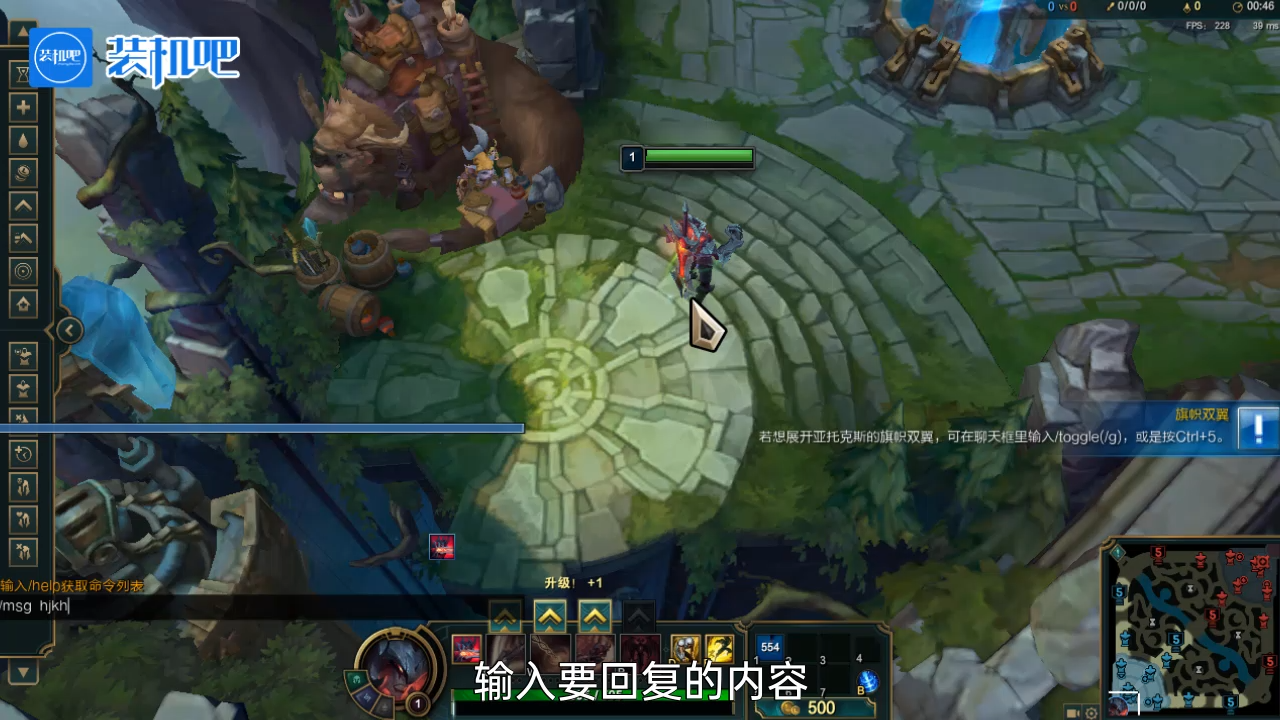Viewport: 1280px width, 720px height.
Task: Collapse the practice tool sidebar with the chevron
Action: pyautogui.click(x=68, y=330)
